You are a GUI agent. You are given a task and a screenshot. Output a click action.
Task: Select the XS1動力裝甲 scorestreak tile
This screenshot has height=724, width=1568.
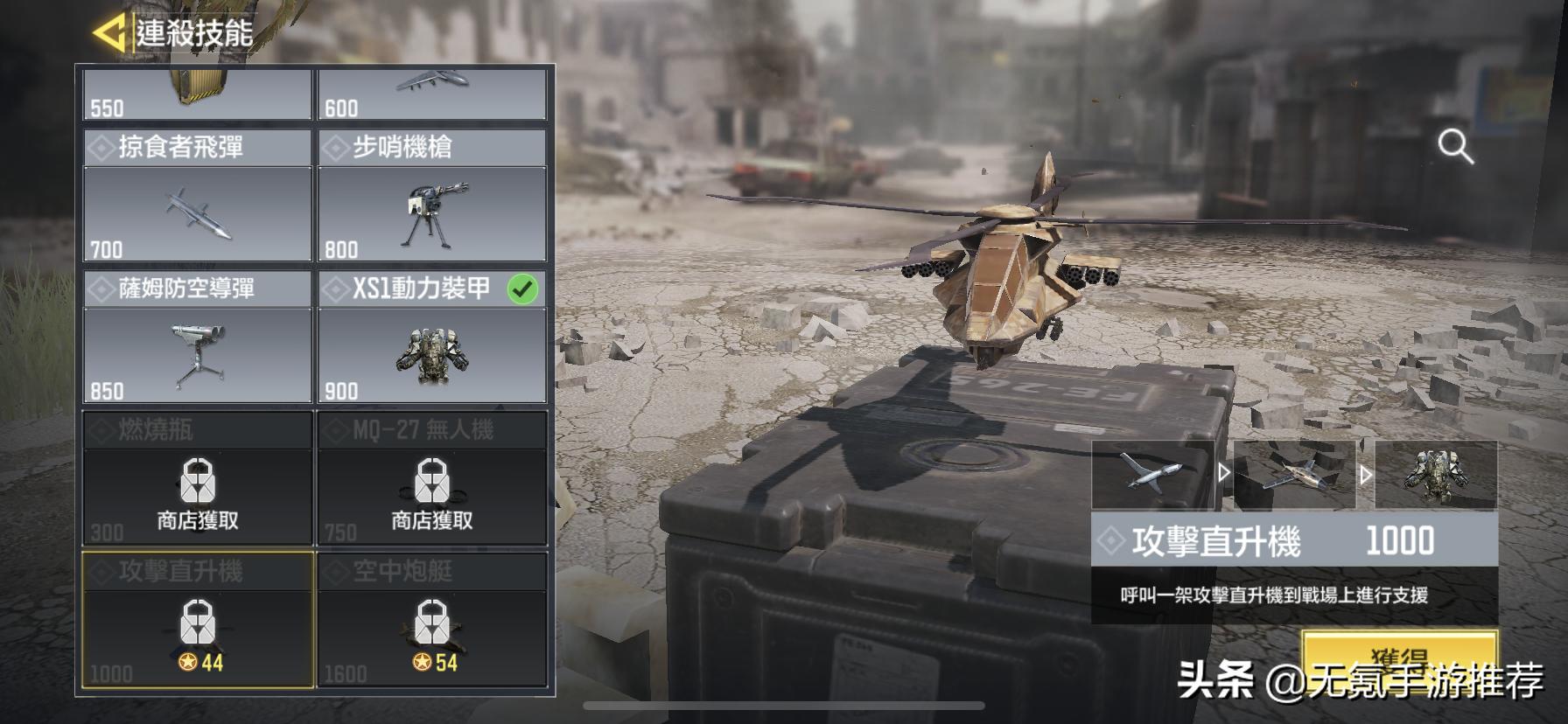(432, 338)
